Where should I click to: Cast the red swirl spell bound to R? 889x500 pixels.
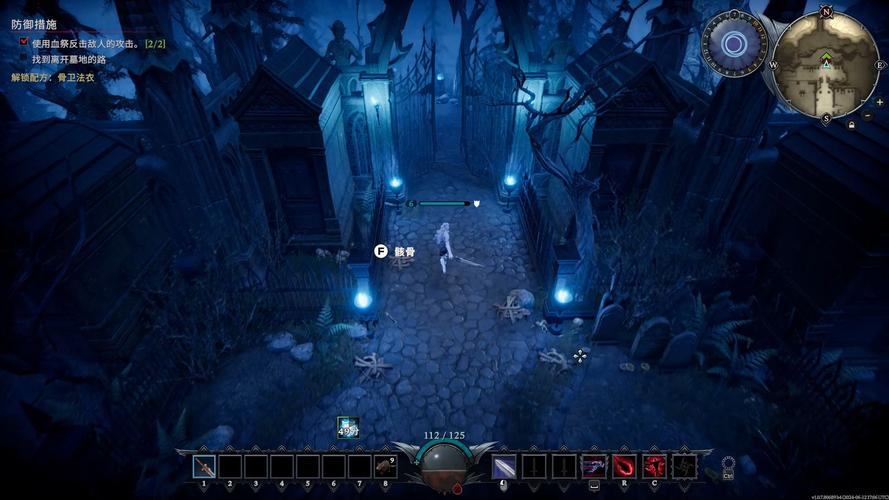pos(624,466)
